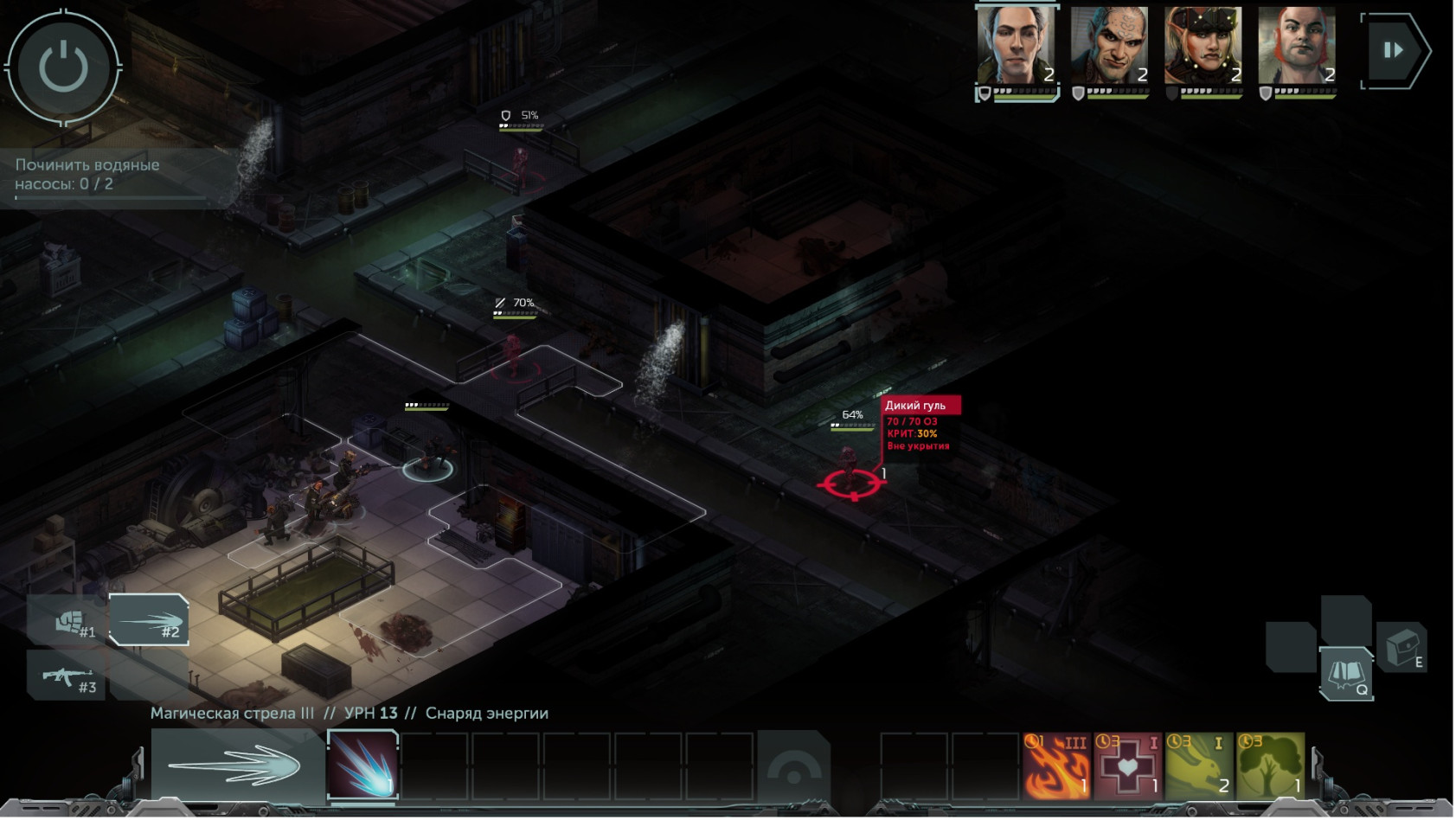This screenshot has width=1456, height=820.
Task: Click the quest text Починить водяные насосы
Action: click(85, 171)
